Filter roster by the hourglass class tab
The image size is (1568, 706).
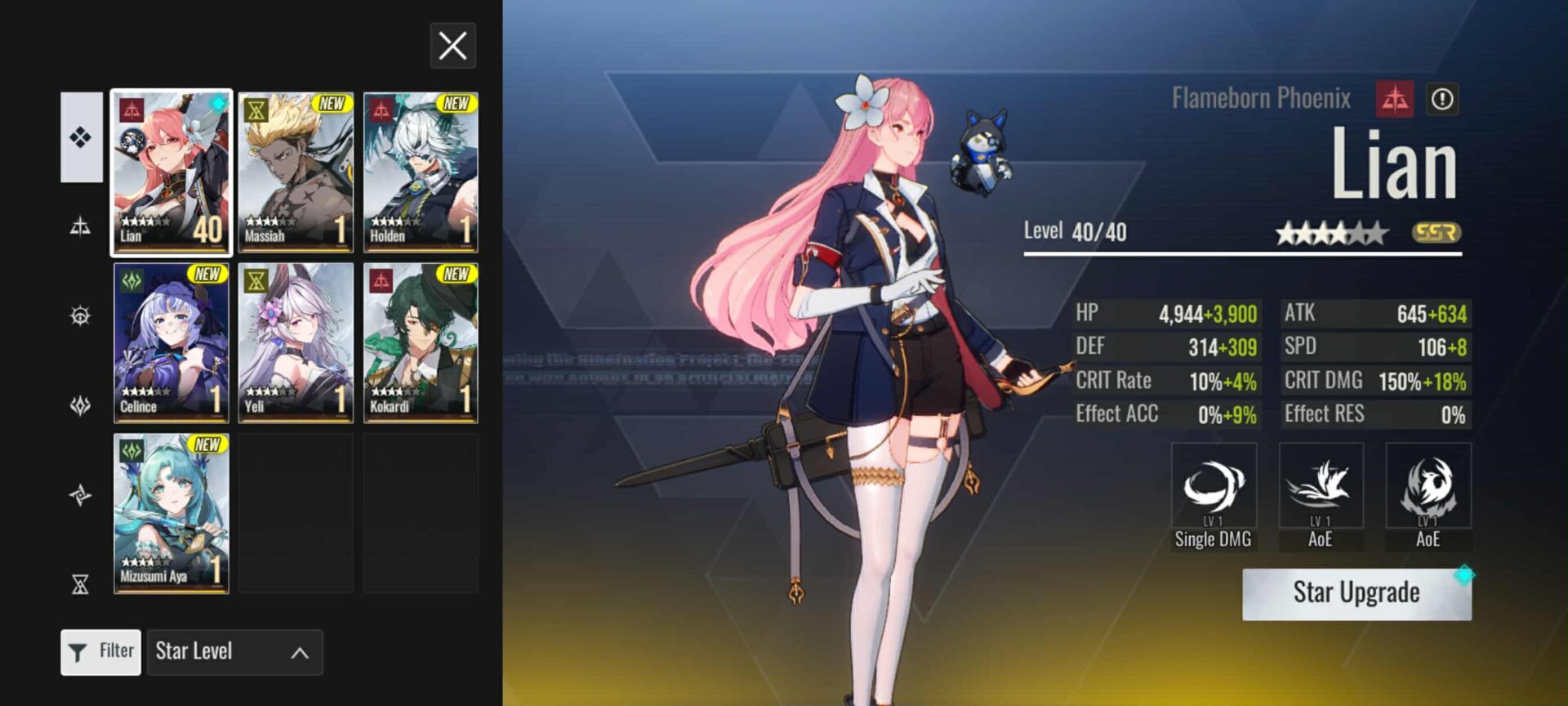pyautogui.click(x=80, y=584)
